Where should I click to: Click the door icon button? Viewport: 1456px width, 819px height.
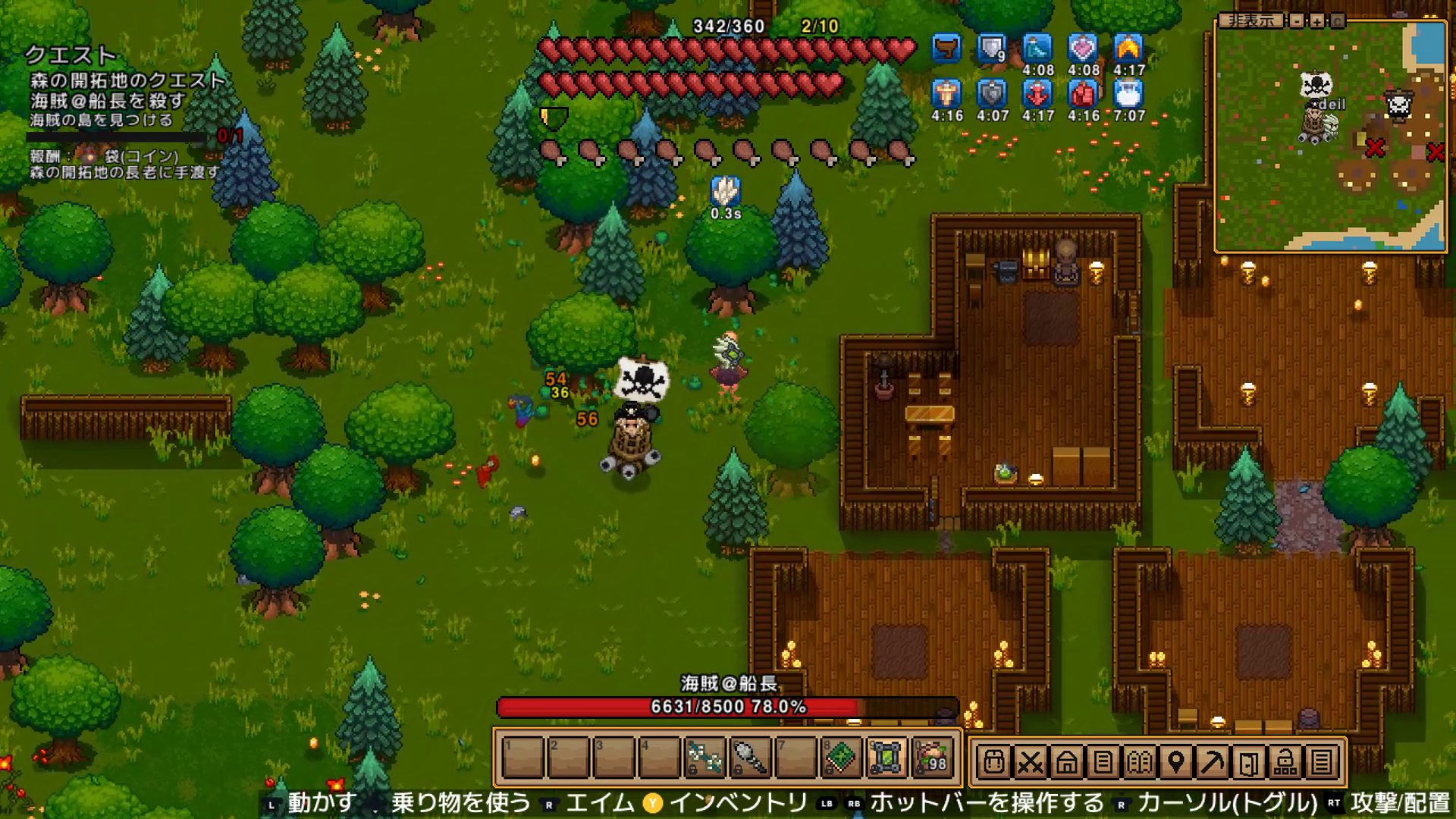(1248, 761)
